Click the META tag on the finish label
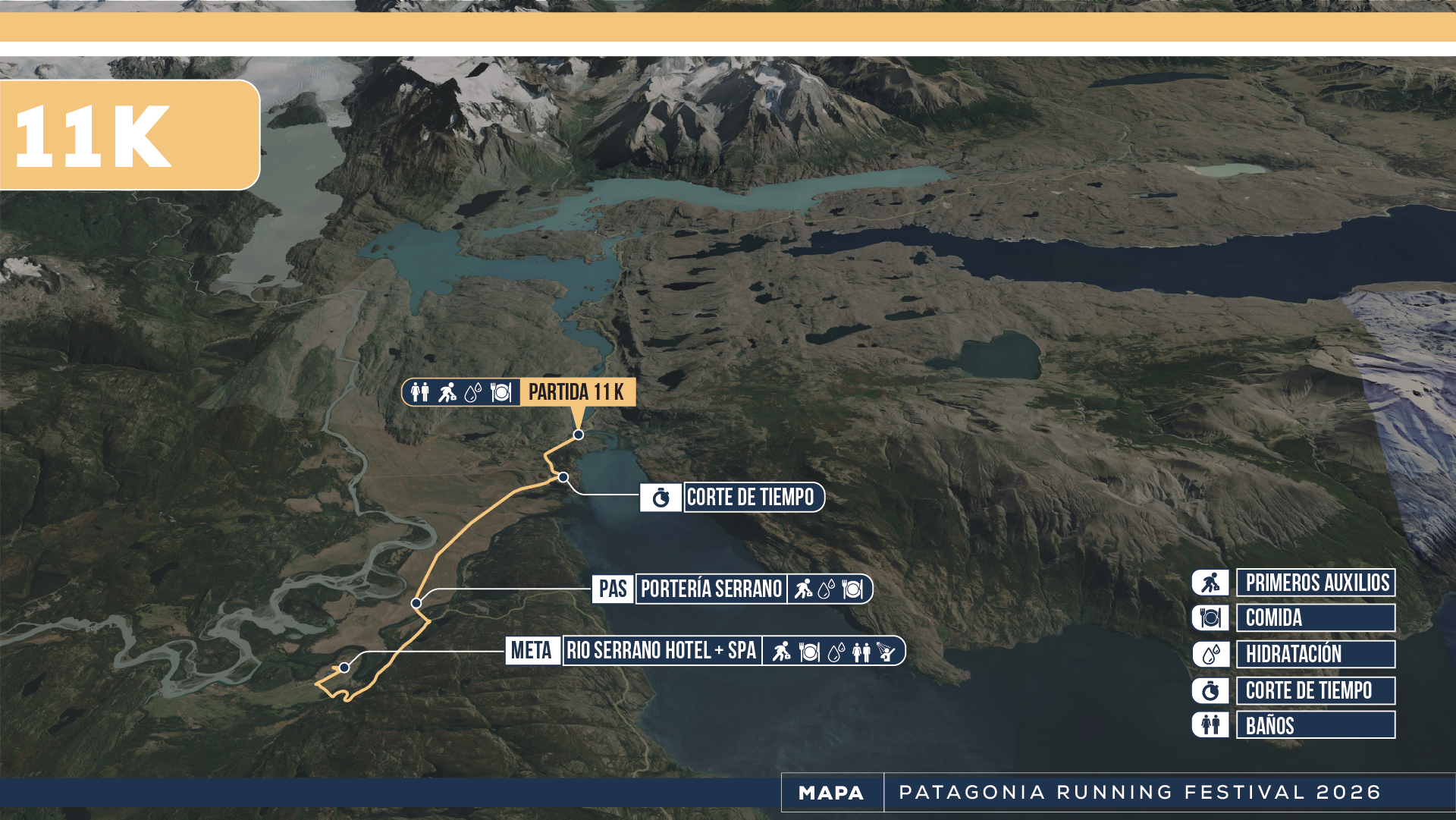 point(532,651)
